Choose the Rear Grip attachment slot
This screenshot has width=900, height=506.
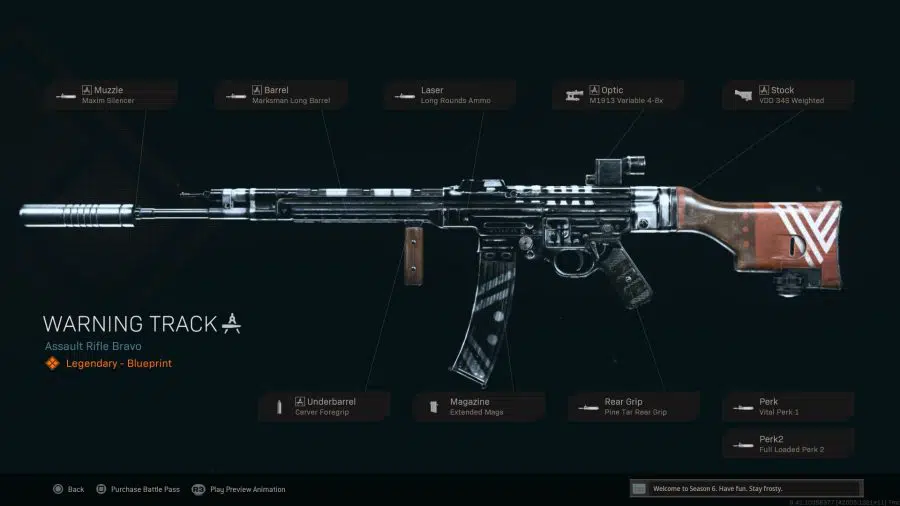click(x=632, y=406)
